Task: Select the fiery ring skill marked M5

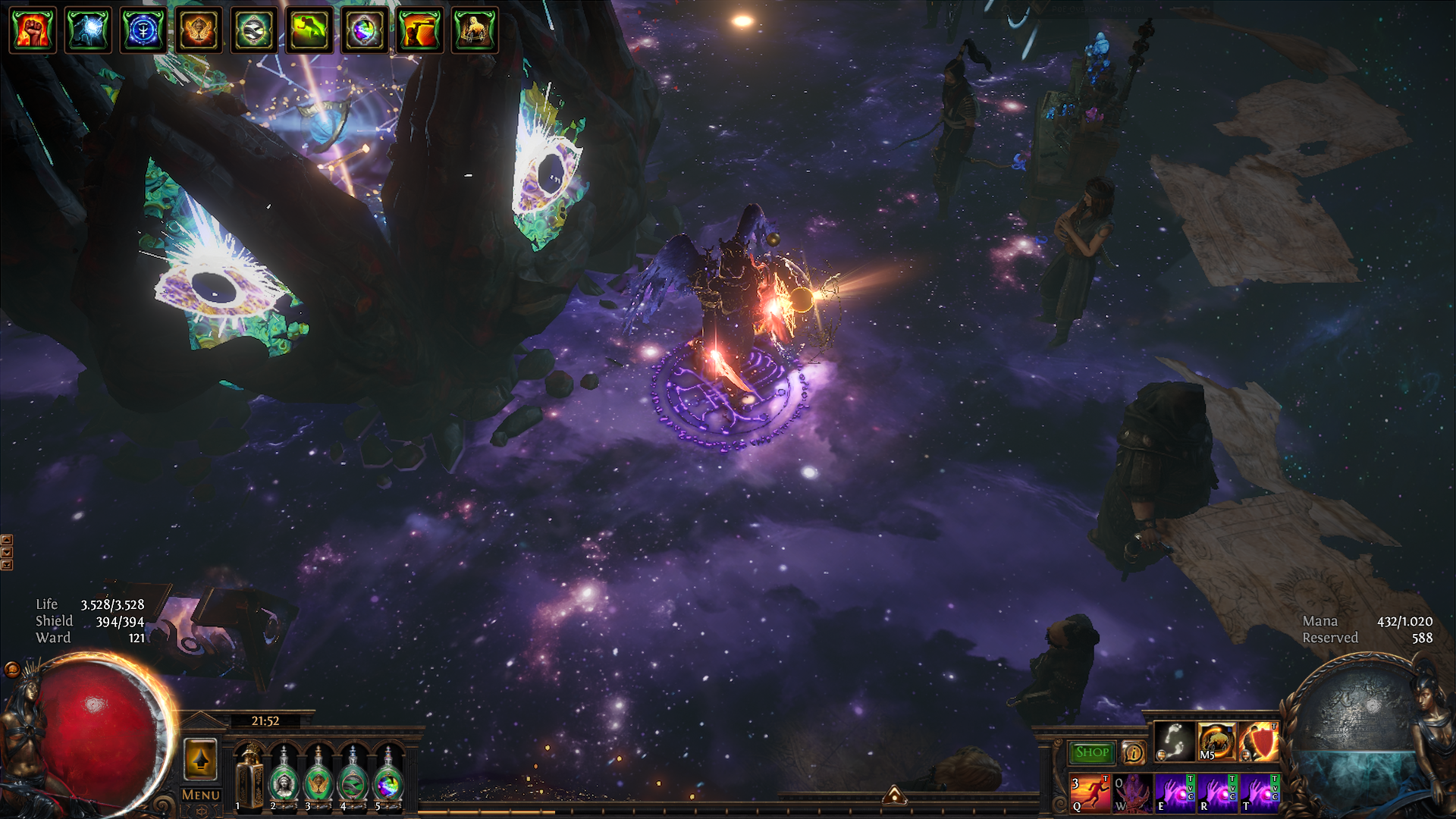Action: (x=1216, y=742)
